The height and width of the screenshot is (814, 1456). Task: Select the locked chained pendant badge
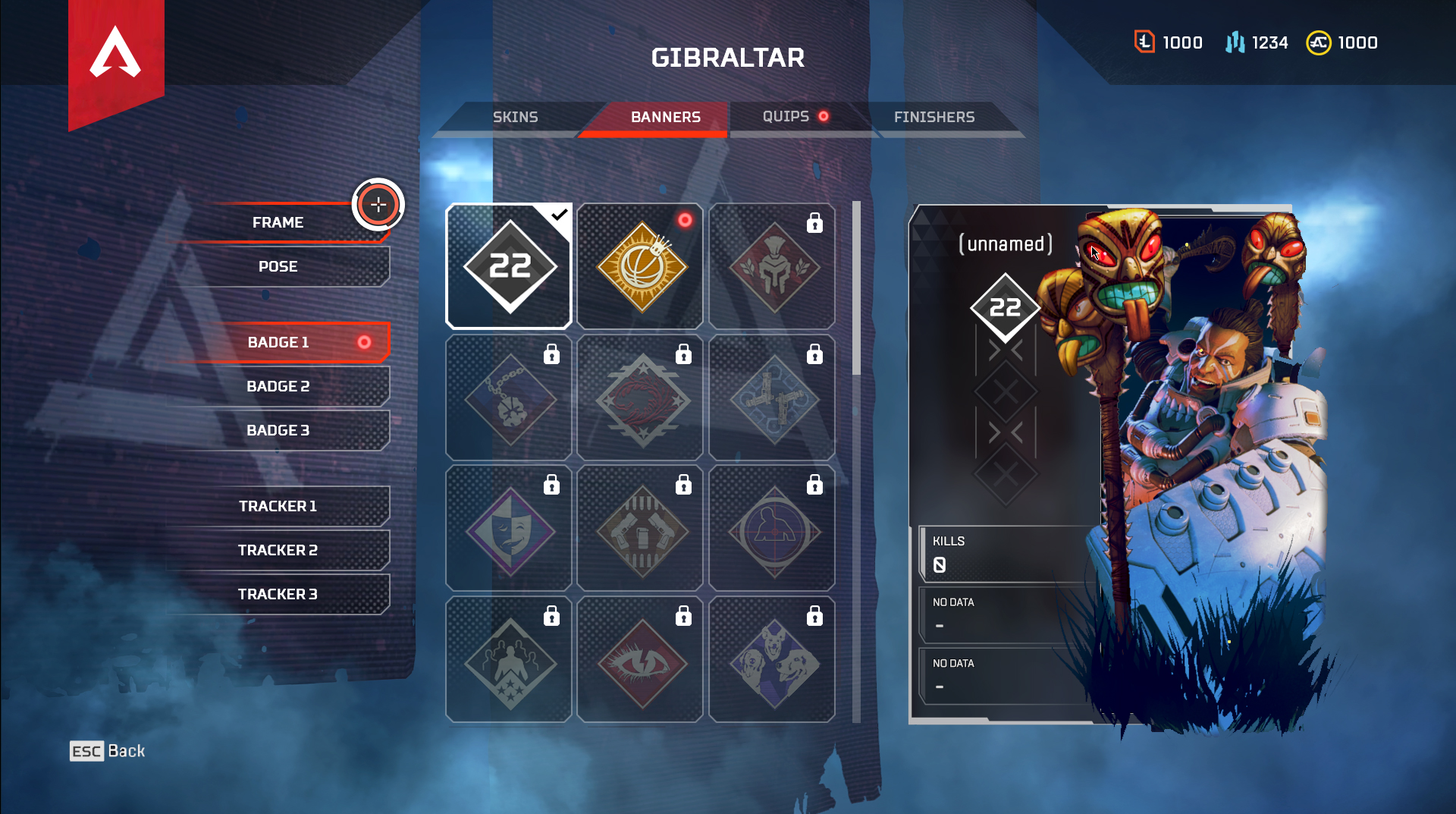[x=509, y=398]
